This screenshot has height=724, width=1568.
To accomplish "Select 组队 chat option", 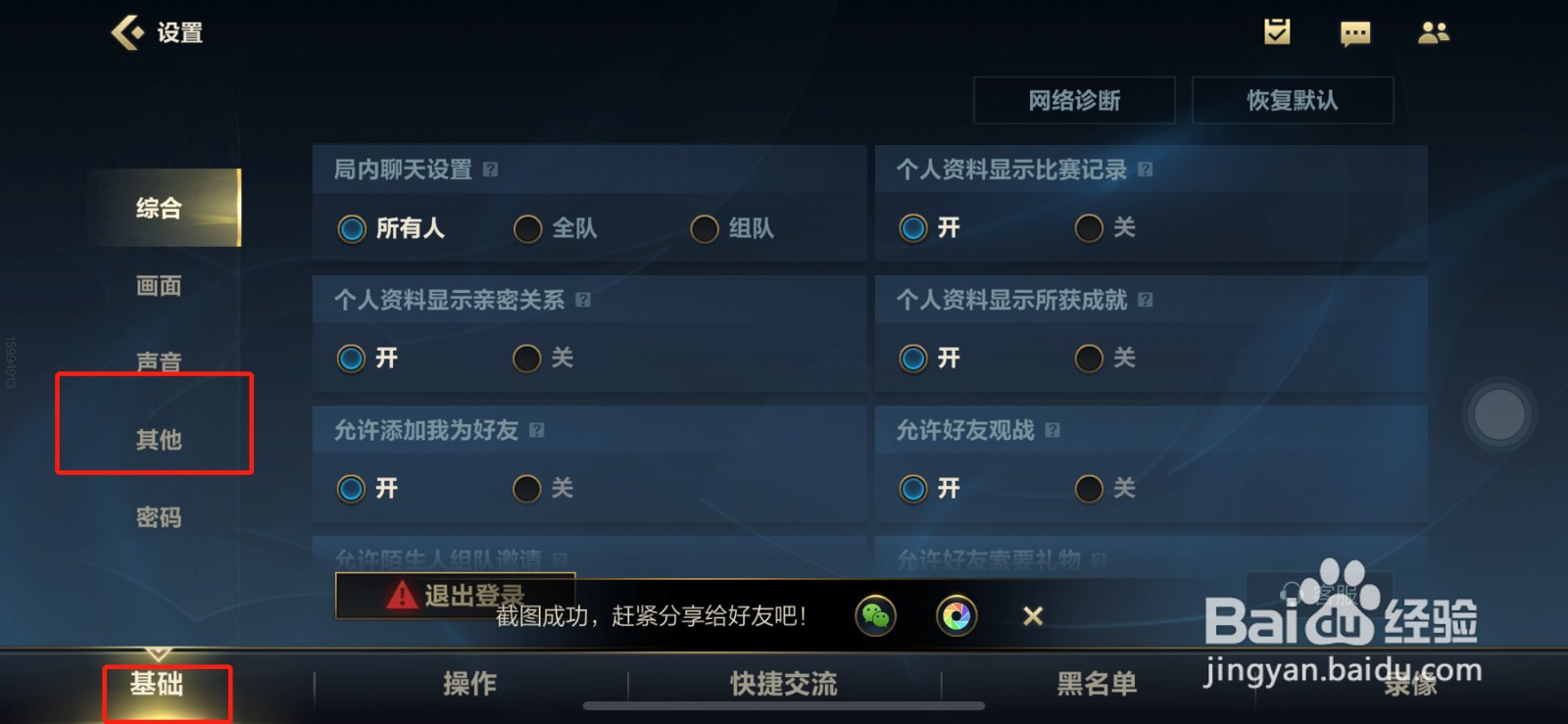I will point(704,228).
